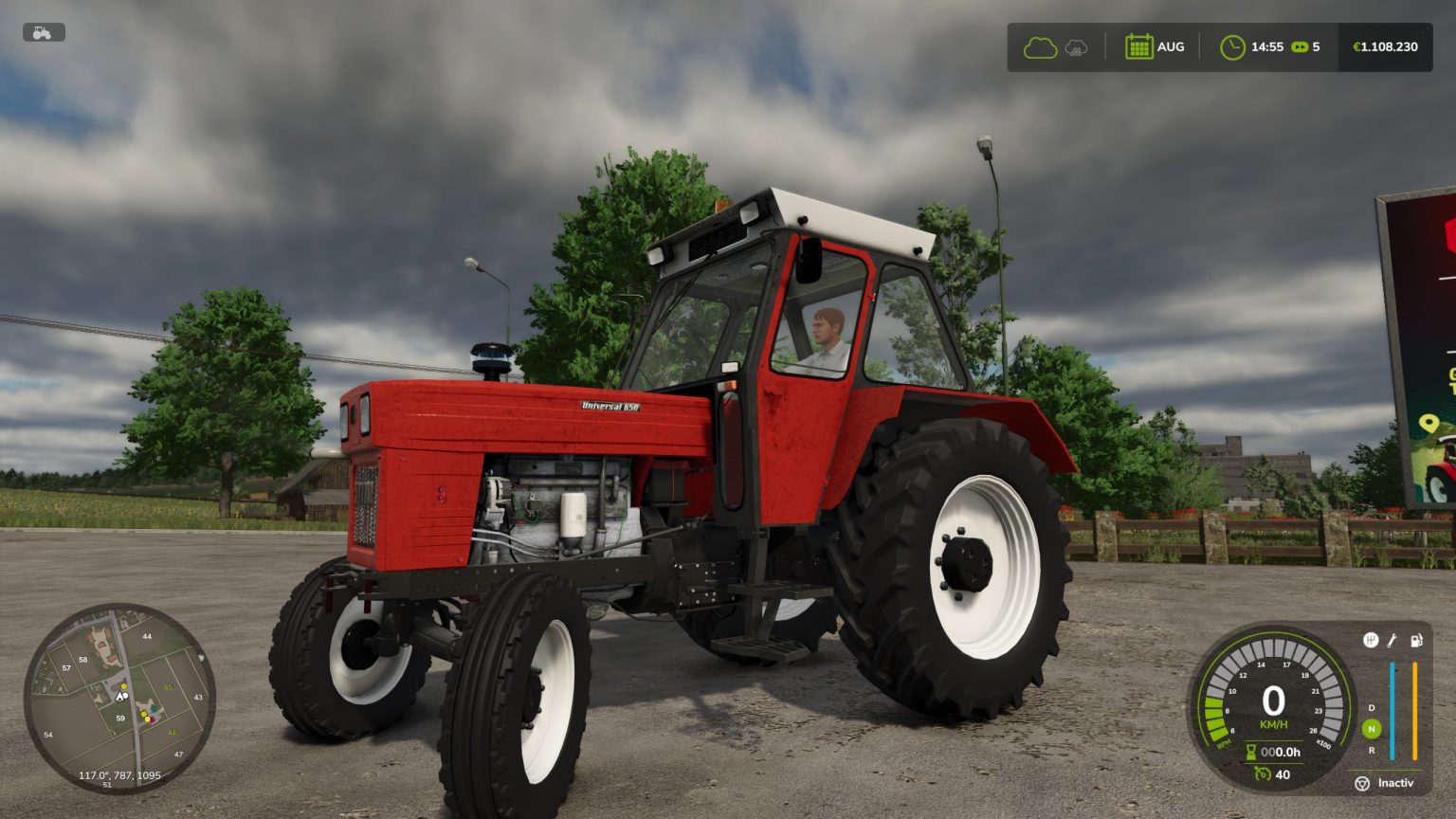Click the tractor icon in the top-left corner
The width and height of the screenshot is (1456, 819).
point(44,31)
